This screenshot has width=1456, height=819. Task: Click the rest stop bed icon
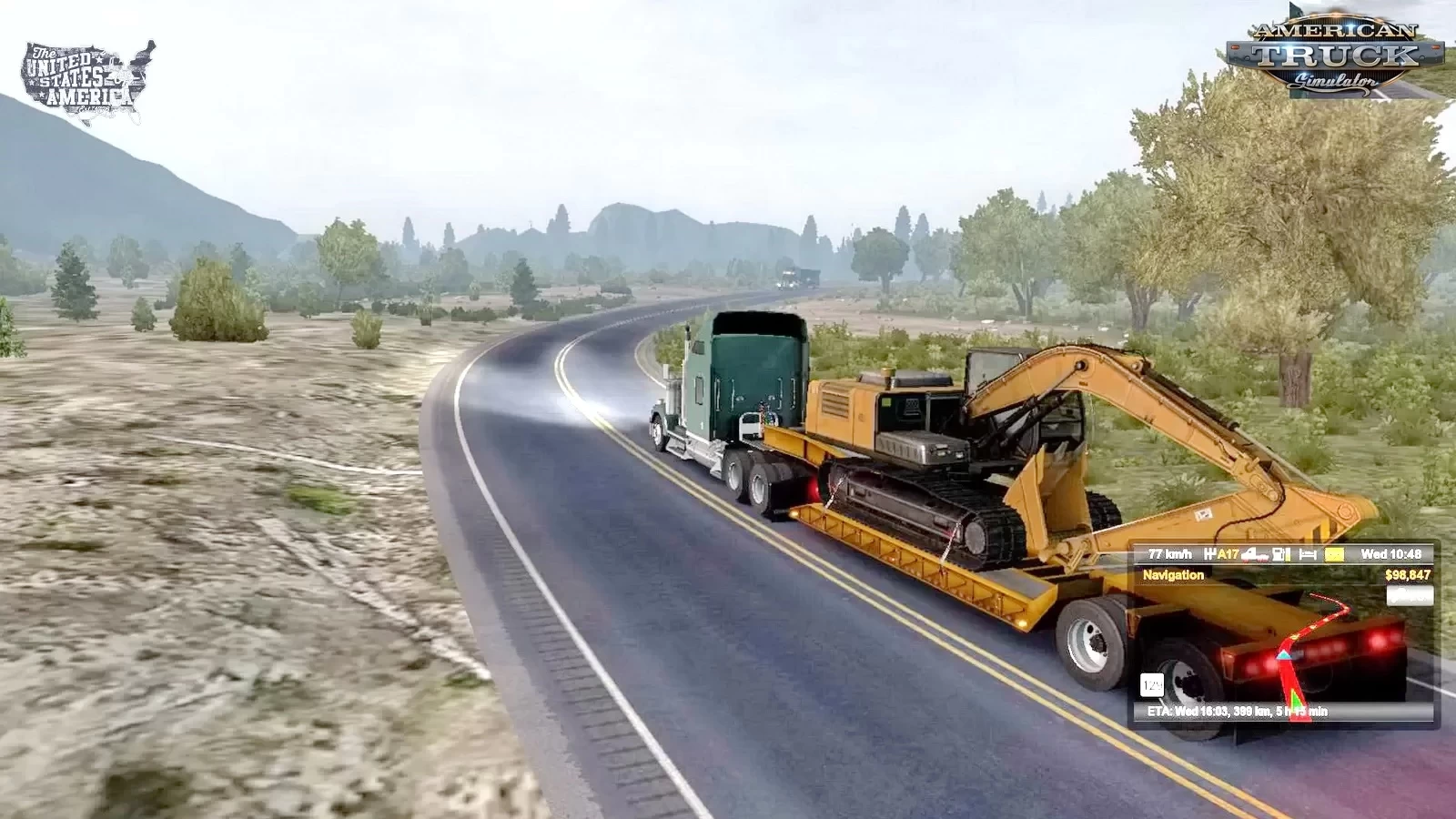[x=1309, y=555]
